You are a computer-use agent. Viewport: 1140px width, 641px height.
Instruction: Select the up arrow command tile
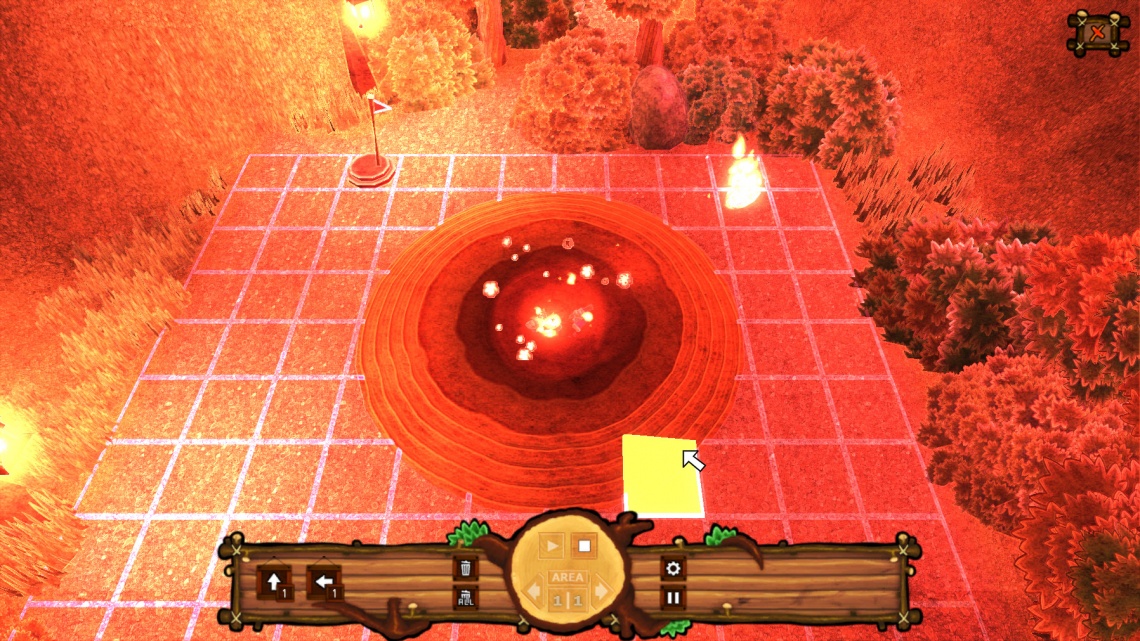click(273, 581)
